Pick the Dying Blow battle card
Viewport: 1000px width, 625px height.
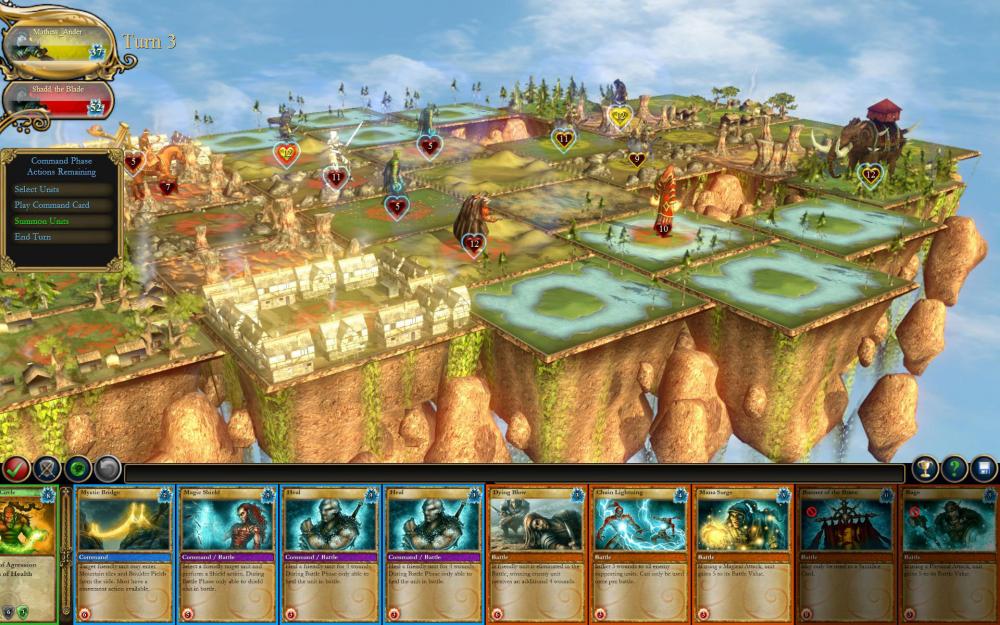(x=537, y=555)
